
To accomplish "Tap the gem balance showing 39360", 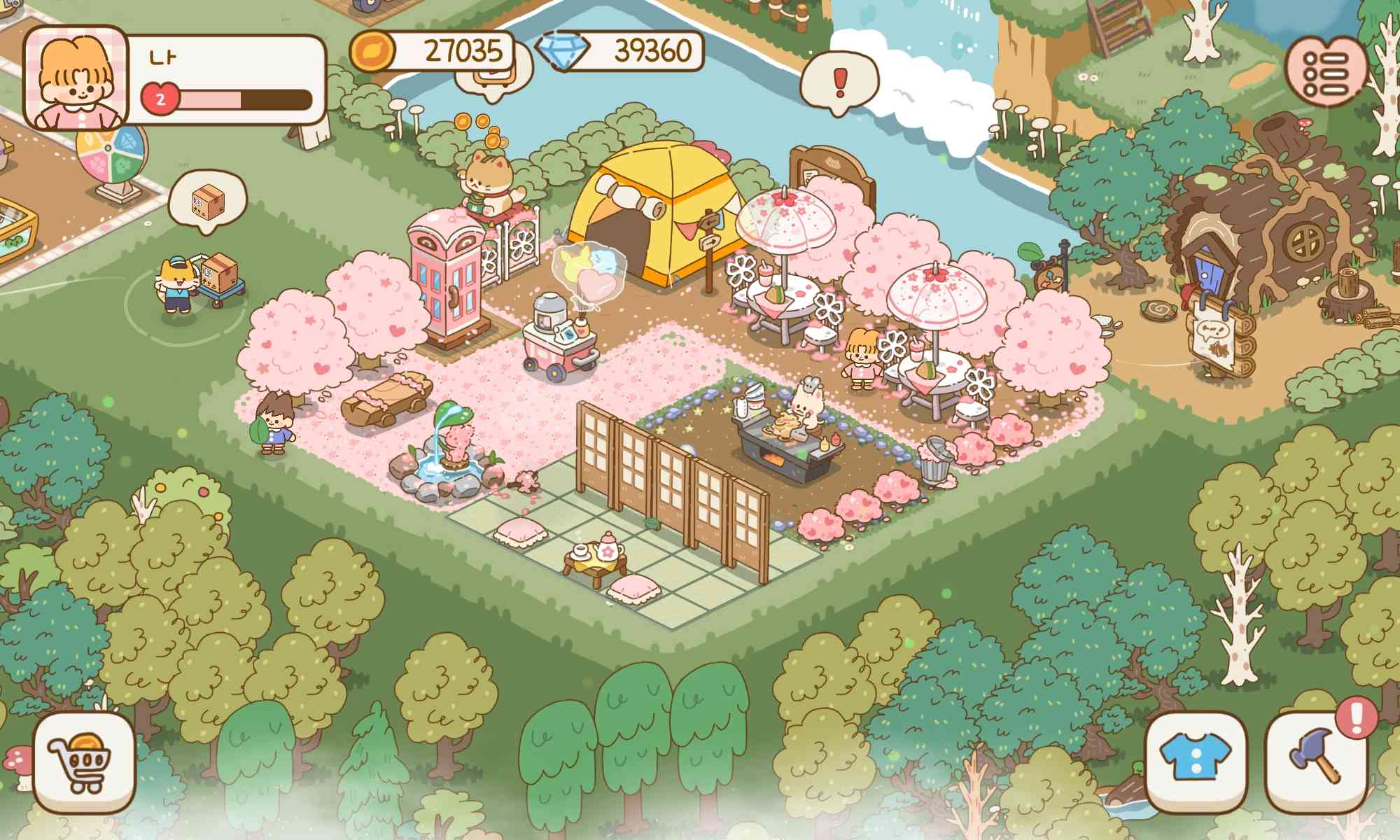I will [x=651, y=49].
